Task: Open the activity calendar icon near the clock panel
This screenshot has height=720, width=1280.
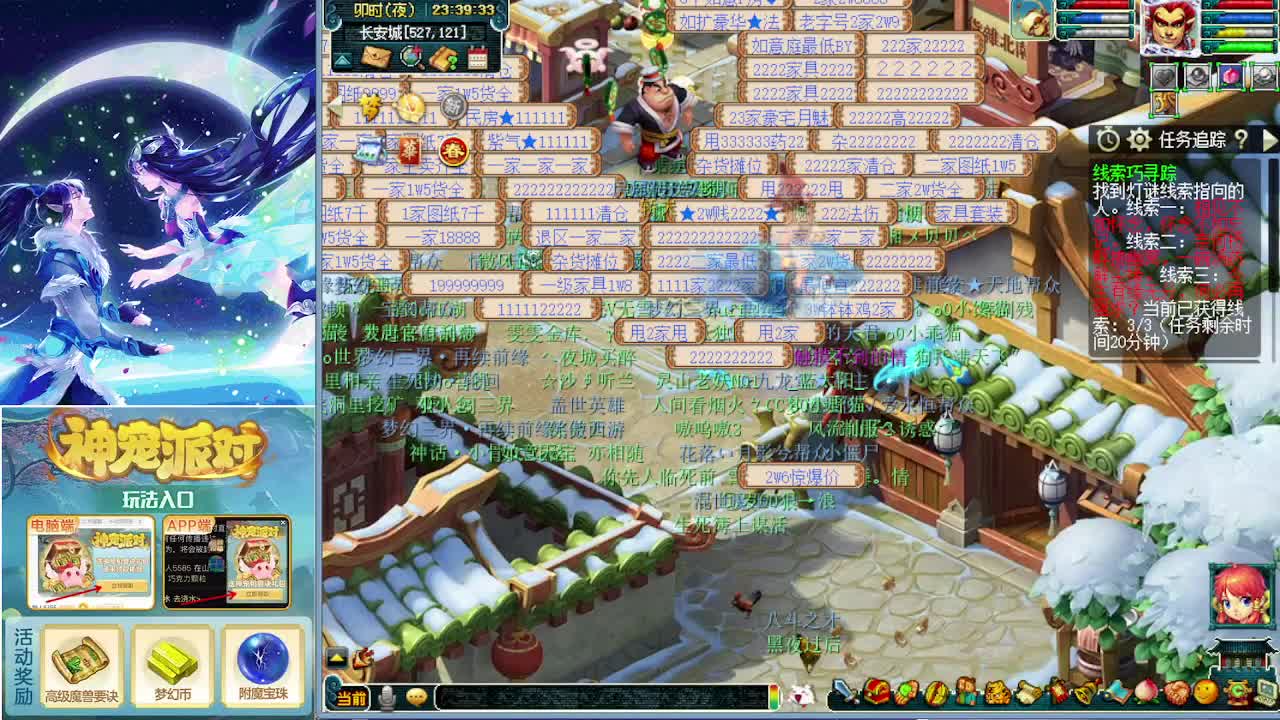Action: (x=478, y=58)
